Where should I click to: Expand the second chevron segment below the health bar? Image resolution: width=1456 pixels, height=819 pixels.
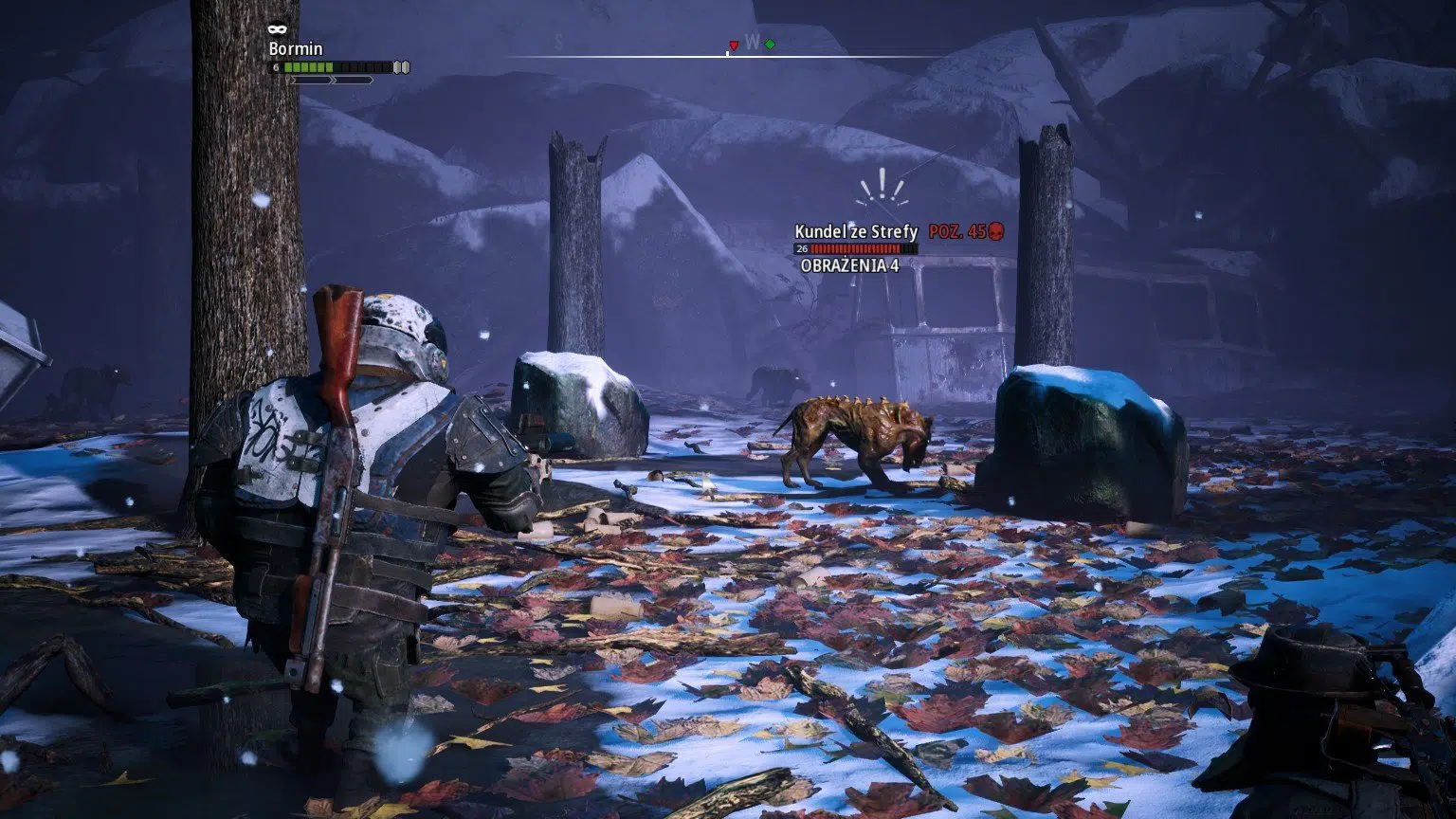point(354,80)
